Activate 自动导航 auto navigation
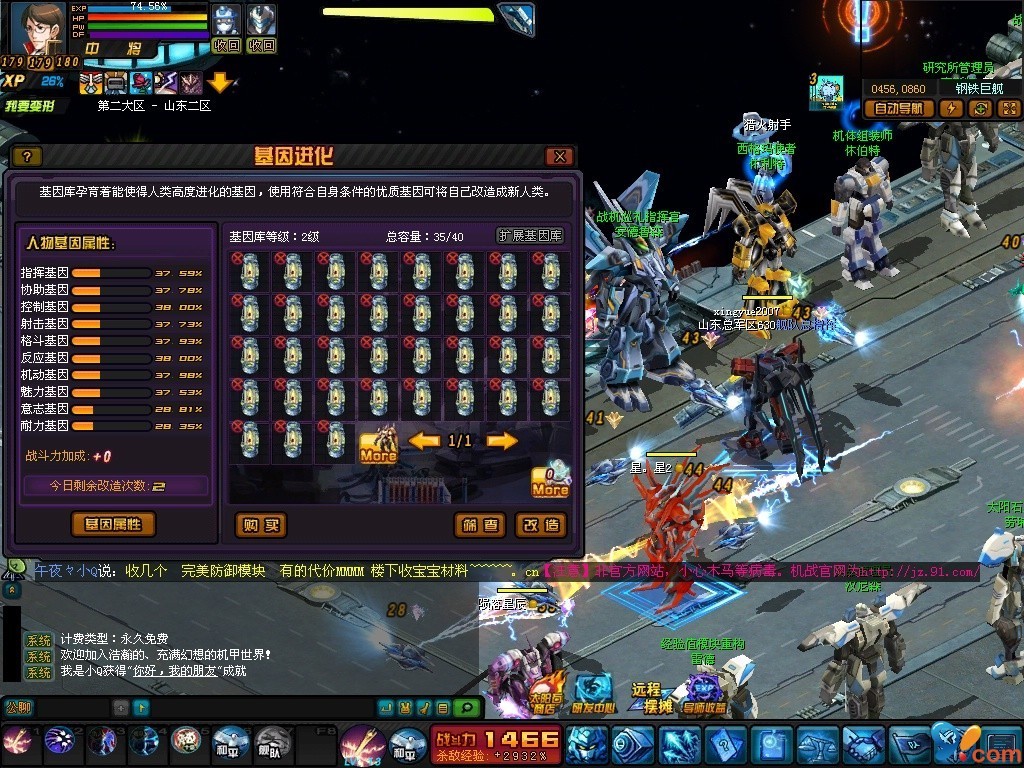Screen dimensions: 1024x768 901,109
